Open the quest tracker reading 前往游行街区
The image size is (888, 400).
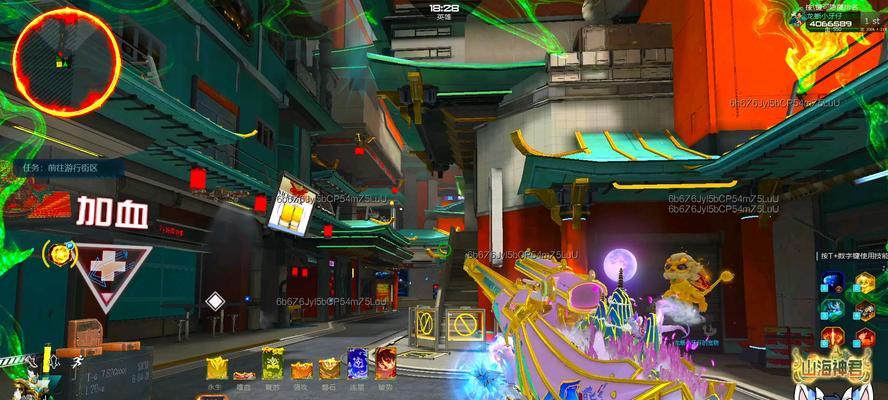tap(62, 167)
